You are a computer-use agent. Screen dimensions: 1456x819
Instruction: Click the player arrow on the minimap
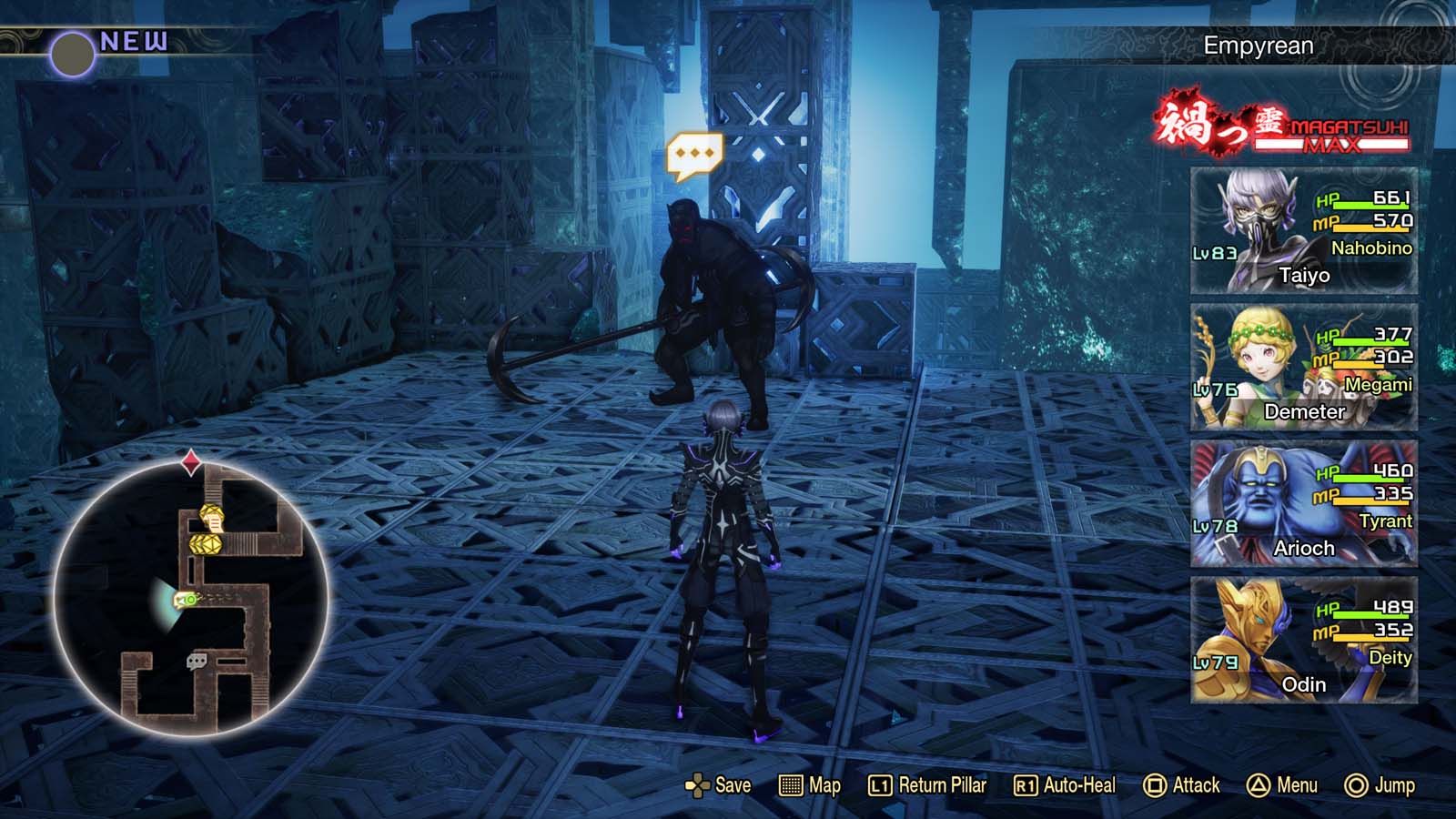[x=185, y=600]
